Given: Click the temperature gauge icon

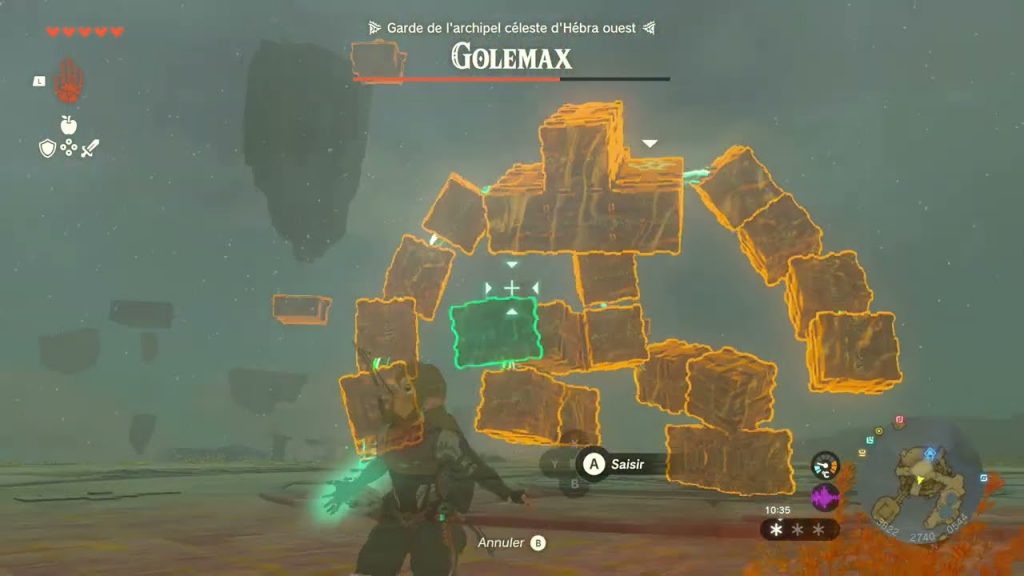Looking at the screenshot, I should (x=825, y=466).
